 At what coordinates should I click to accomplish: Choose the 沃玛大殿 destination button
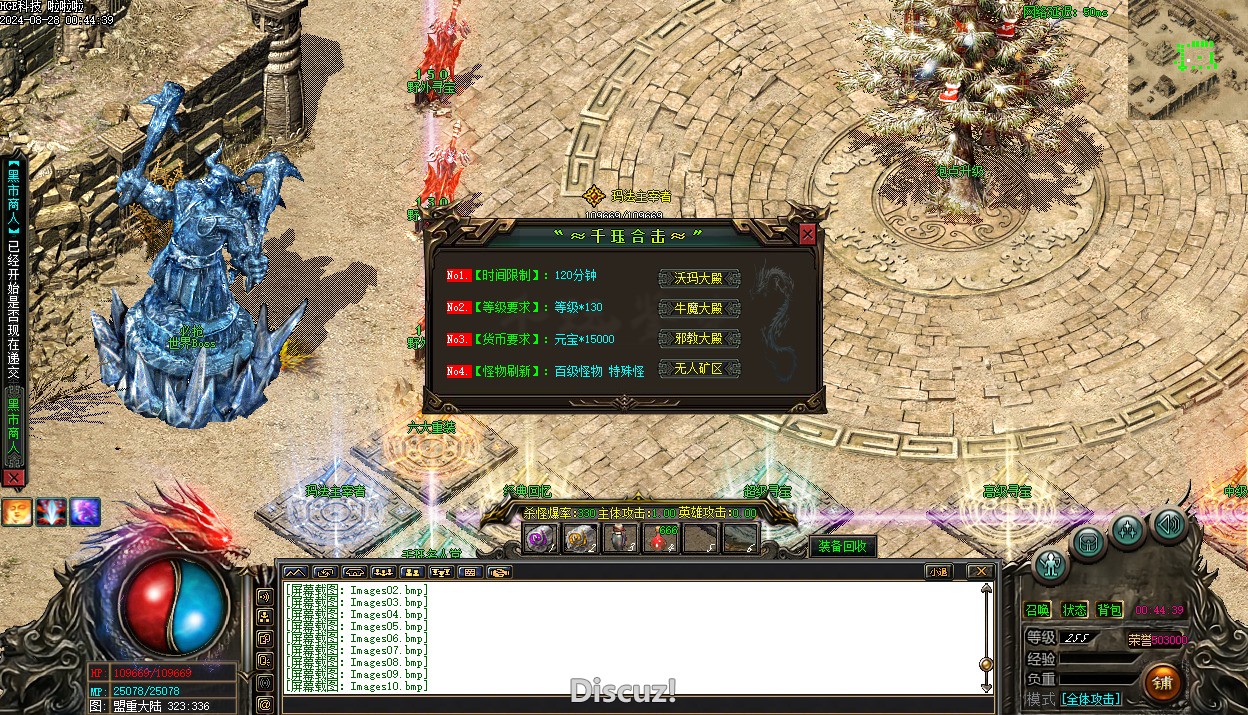699,278
